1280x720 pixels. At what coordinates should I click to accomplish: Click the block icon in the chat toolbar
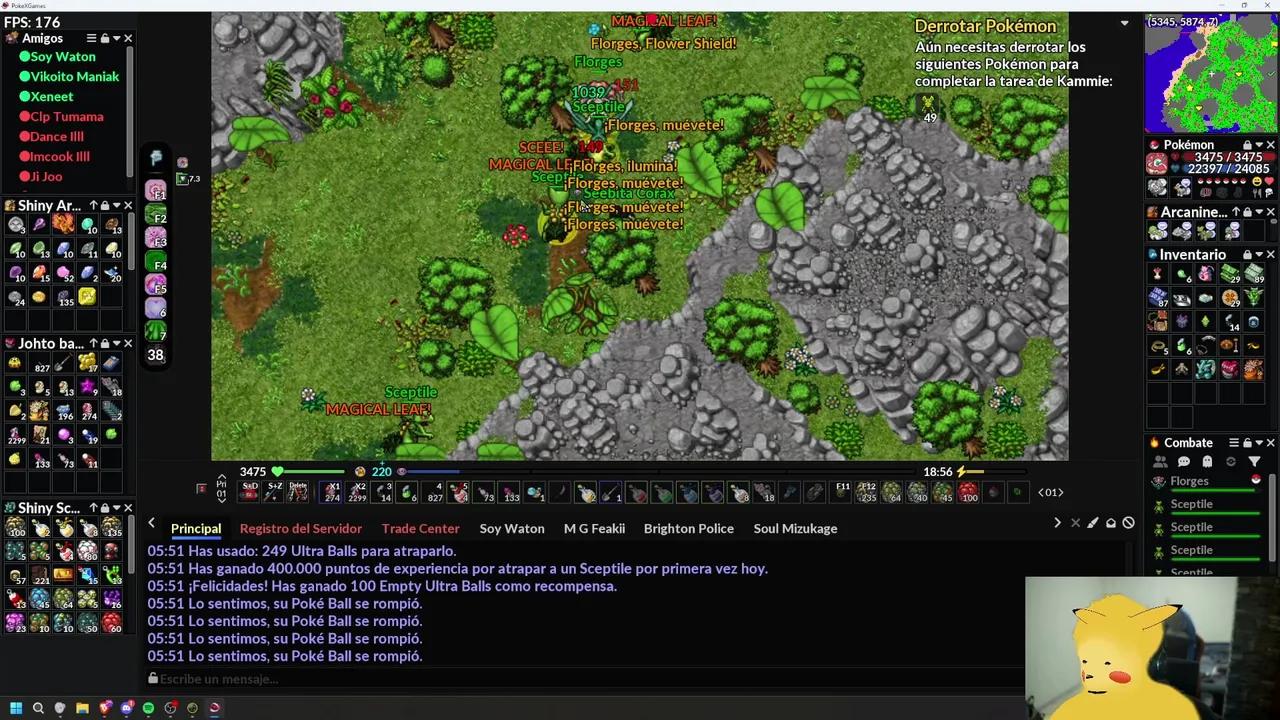click(1128, 522)
